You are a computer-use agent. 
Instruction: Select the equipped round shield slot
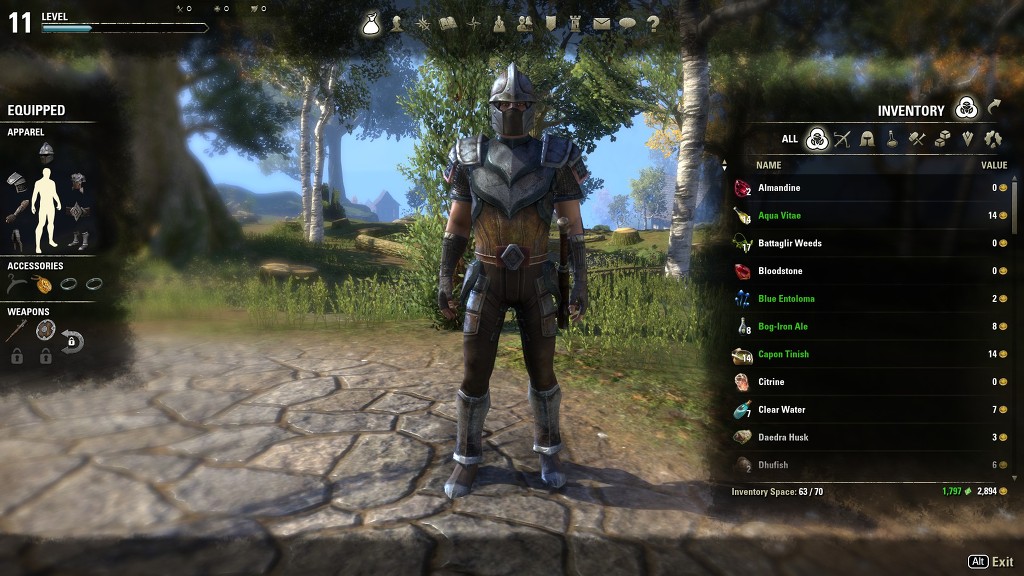(x=45, y=330)
